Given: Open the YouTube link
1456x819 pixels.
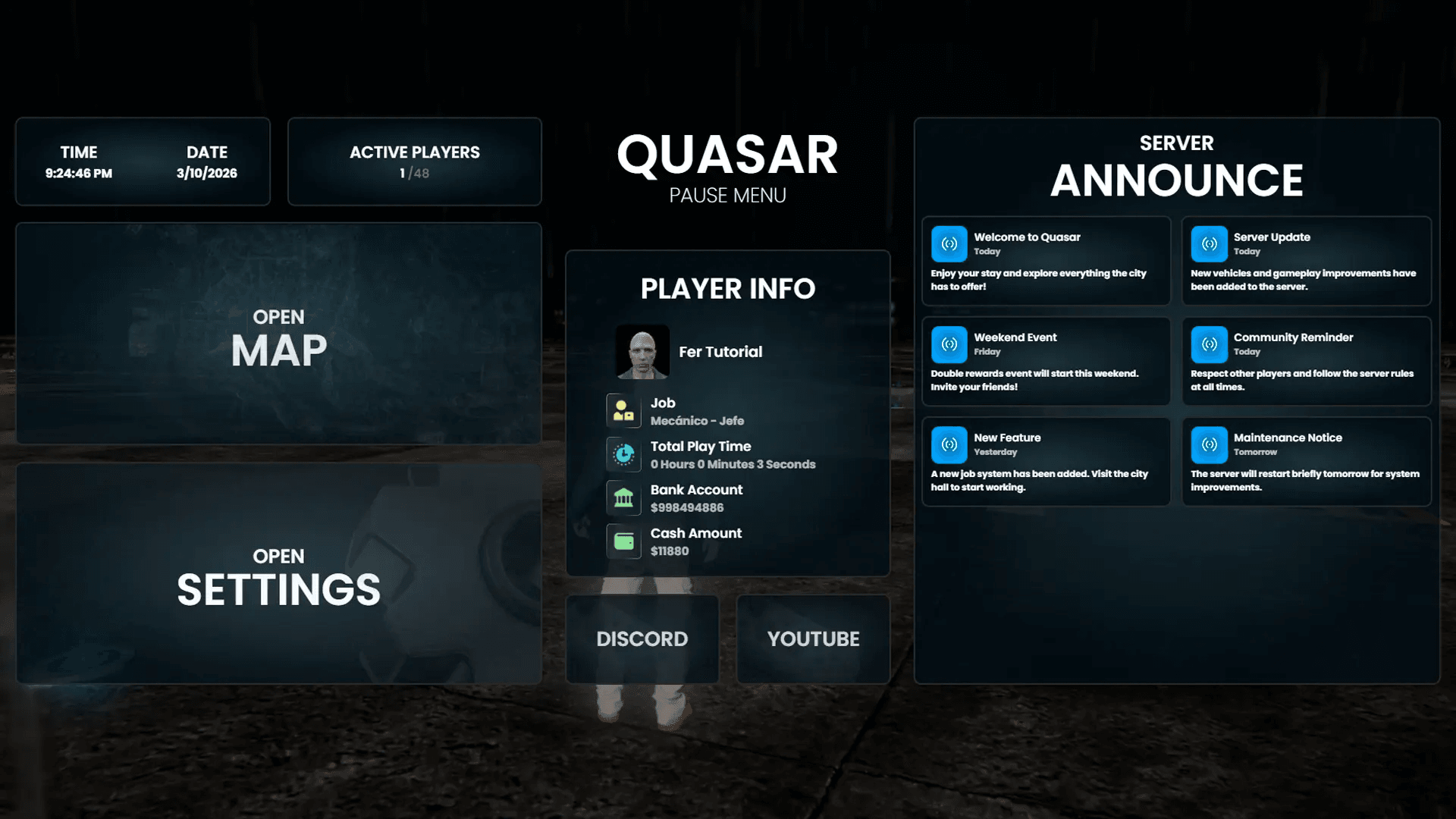Looking at the screenshot, I should (x=812, y=639).
